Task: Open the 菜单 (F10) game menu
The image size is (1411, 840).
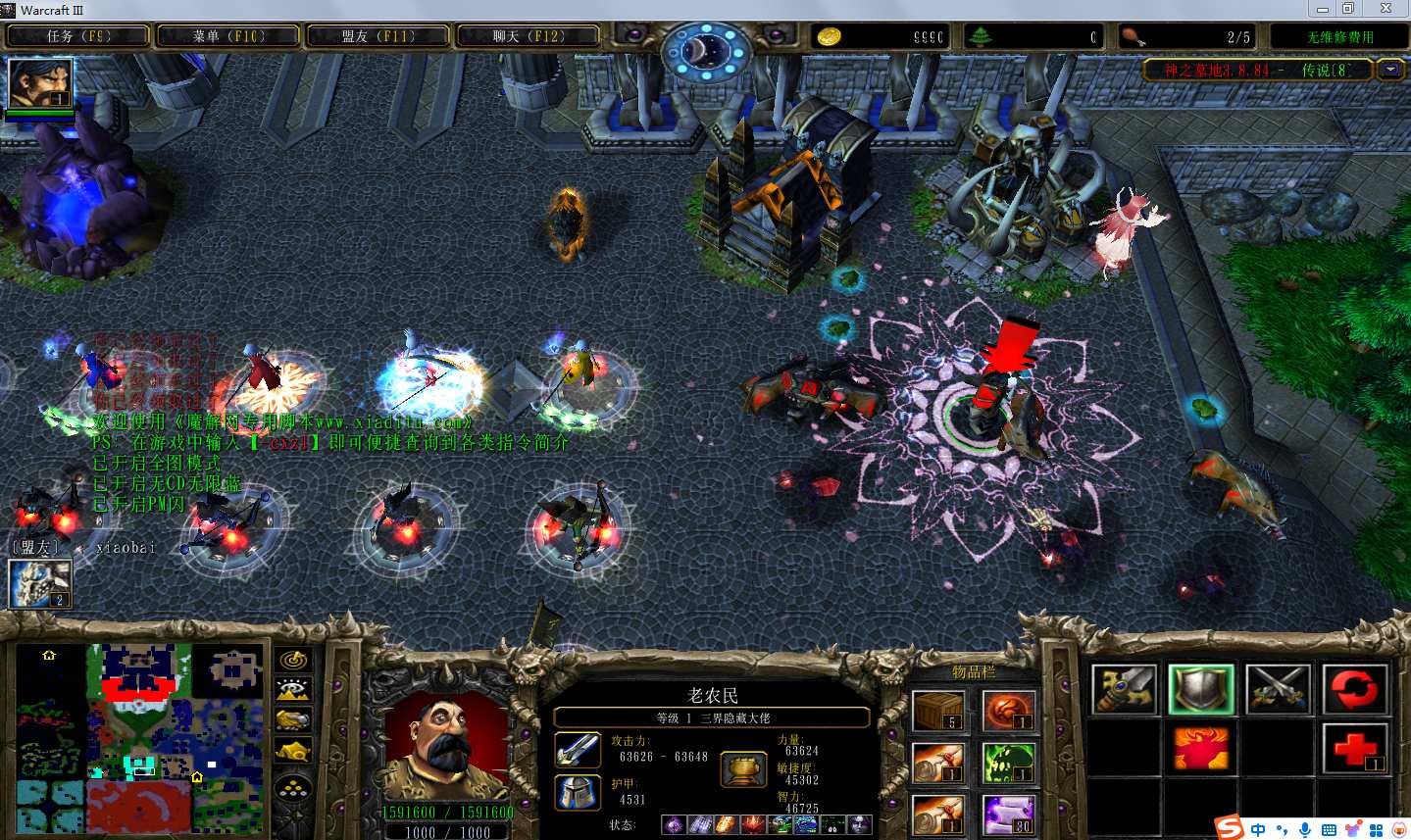Action: pos(228,36)
